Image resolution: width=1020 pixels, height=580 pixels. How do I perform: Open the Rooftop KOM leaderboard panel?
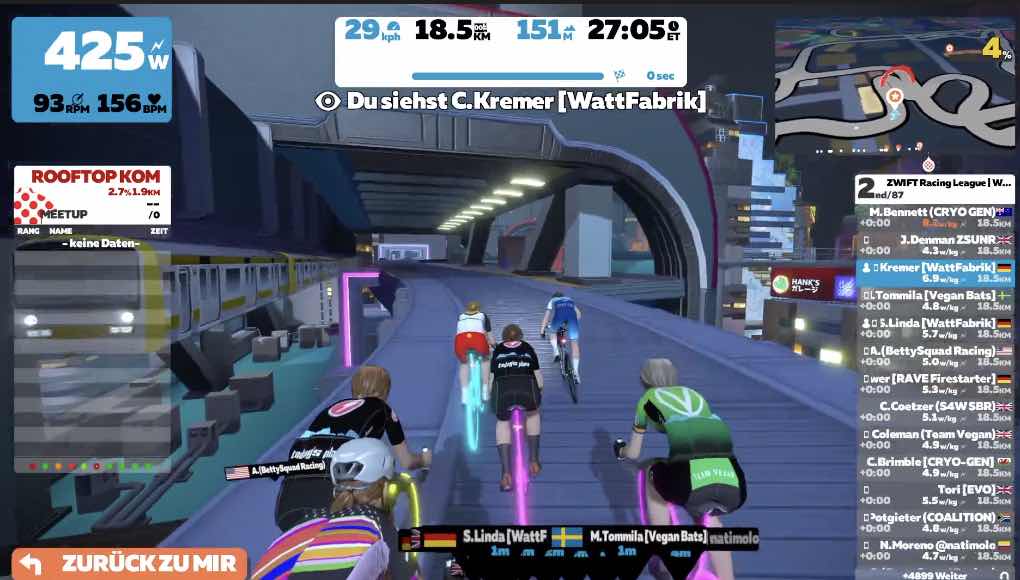pos(91,195)
